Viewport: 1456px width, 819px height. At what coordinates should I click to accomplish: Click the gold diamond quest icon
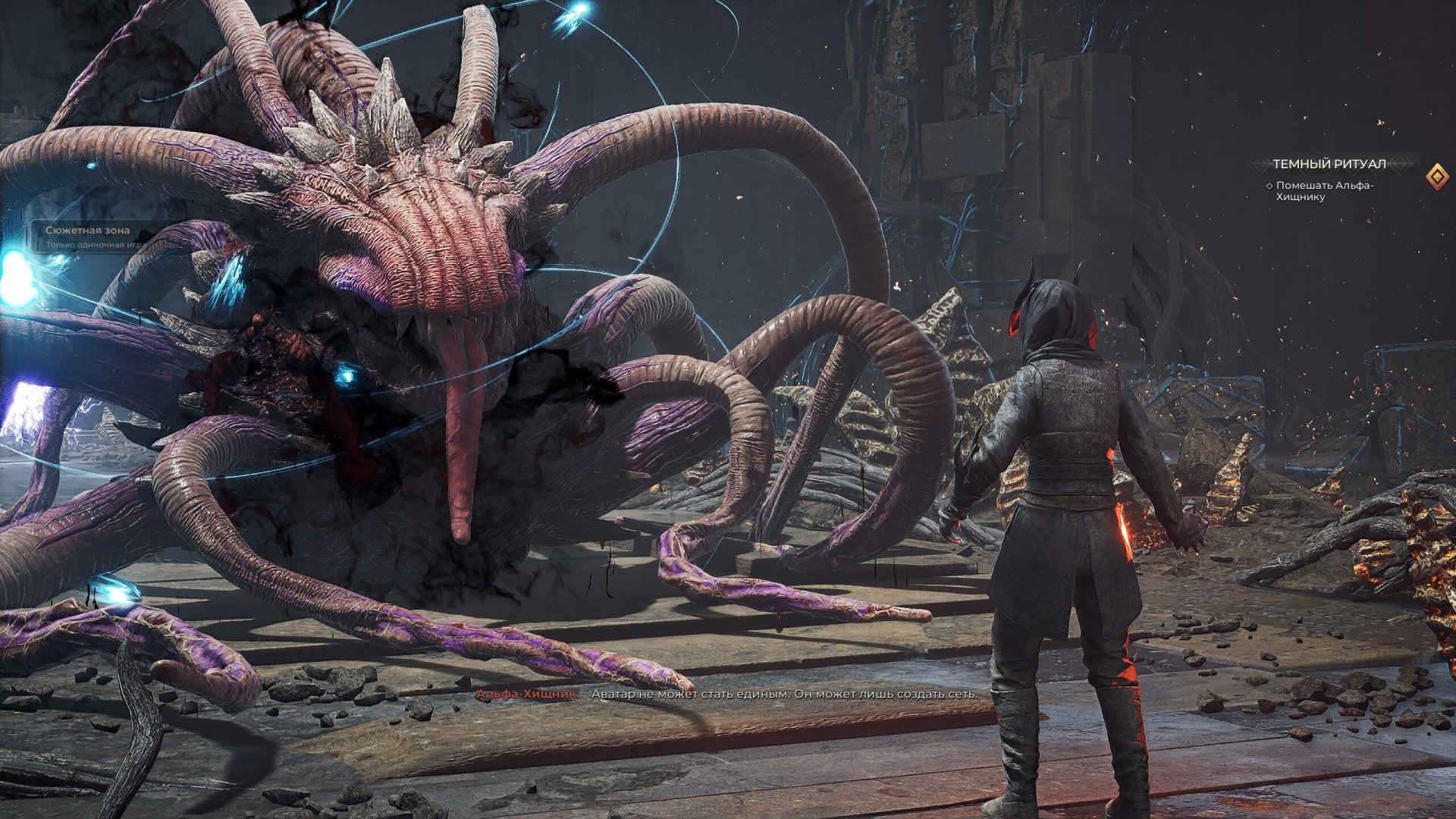[1436, 177]
